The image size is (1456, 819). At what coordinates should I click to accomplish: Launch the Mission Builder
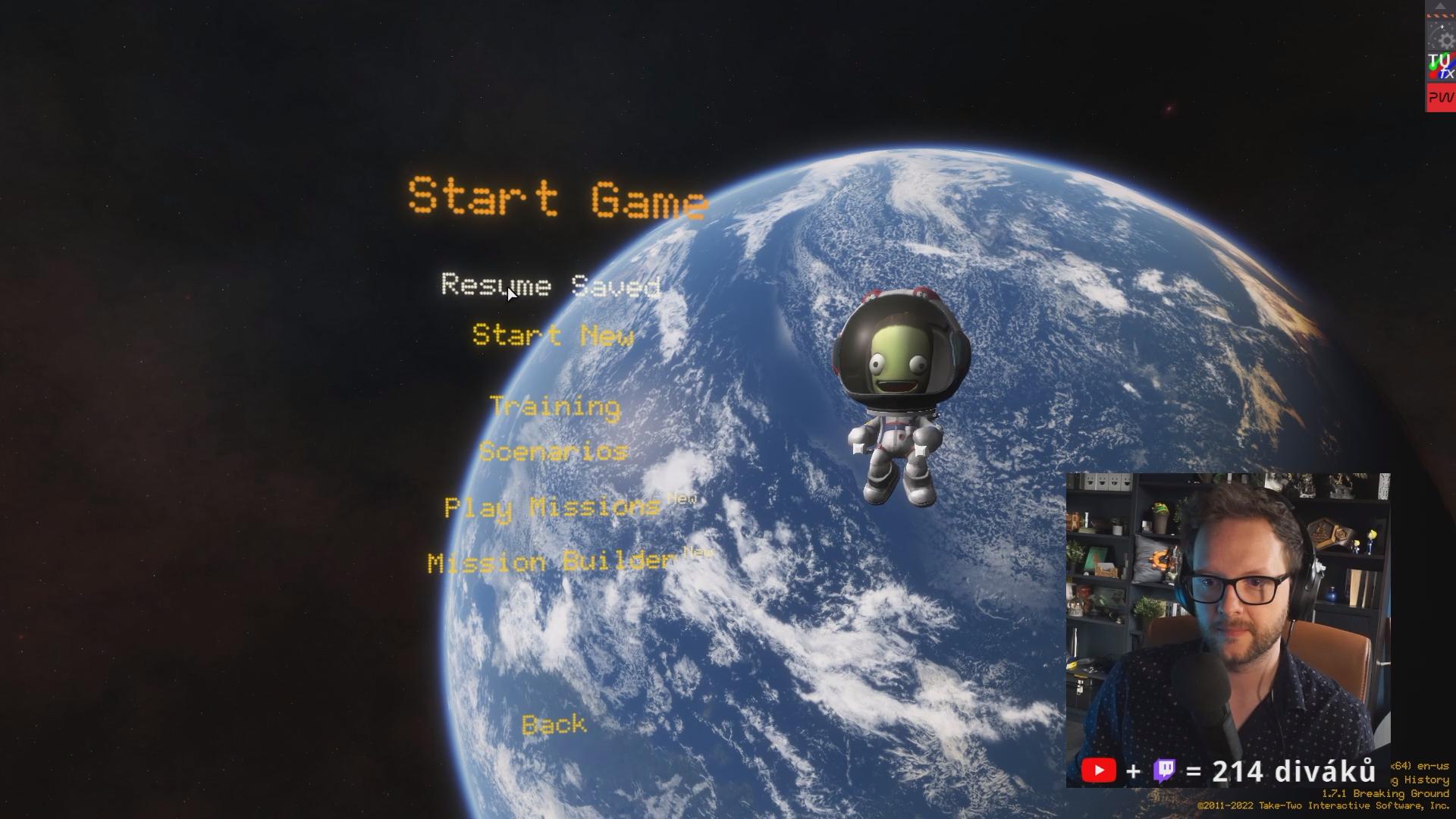click(x=551, y=562)
